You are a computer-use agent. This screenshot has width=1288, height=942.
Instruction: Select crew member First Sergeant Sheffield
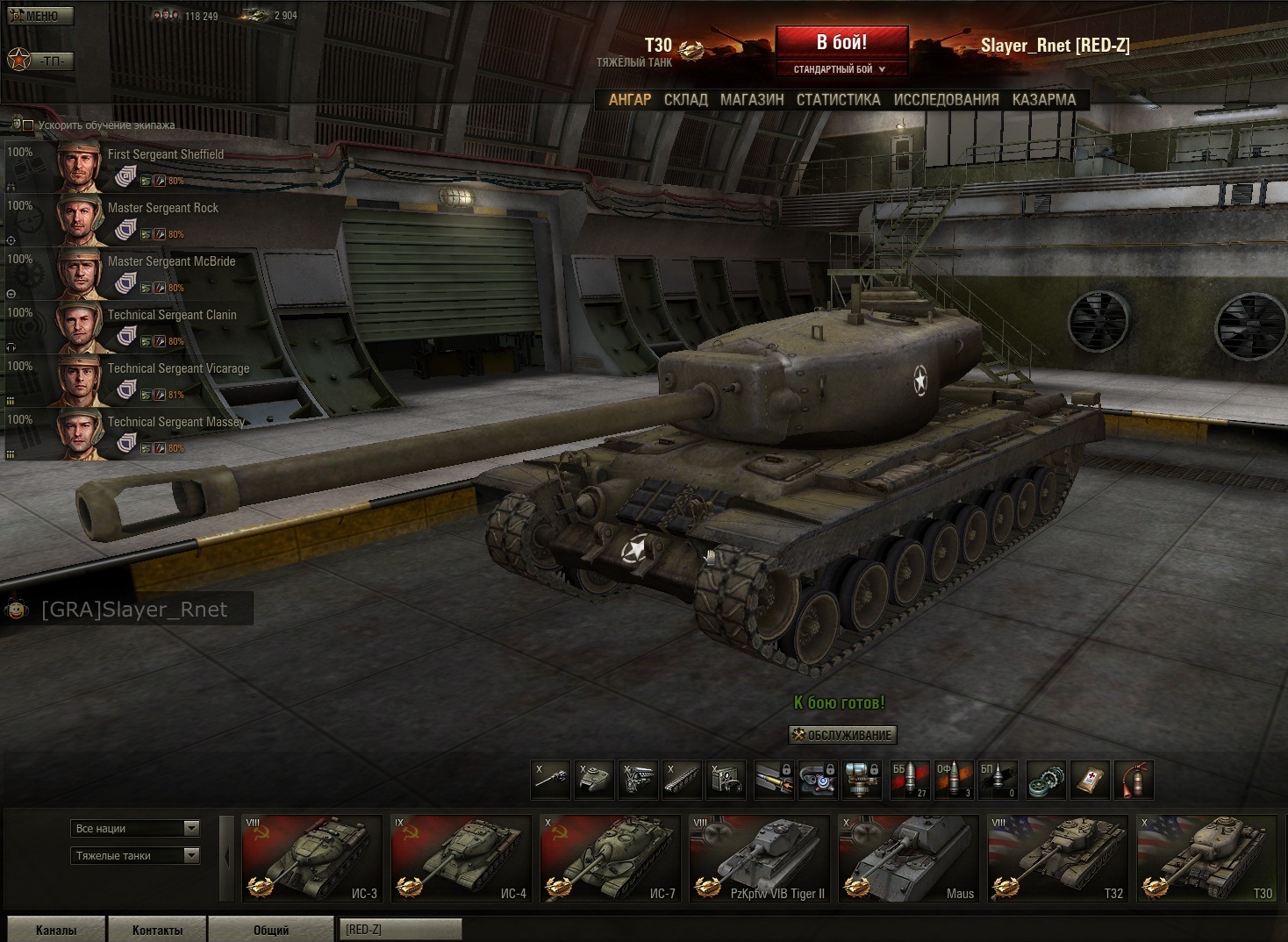[x=165, y=155]
